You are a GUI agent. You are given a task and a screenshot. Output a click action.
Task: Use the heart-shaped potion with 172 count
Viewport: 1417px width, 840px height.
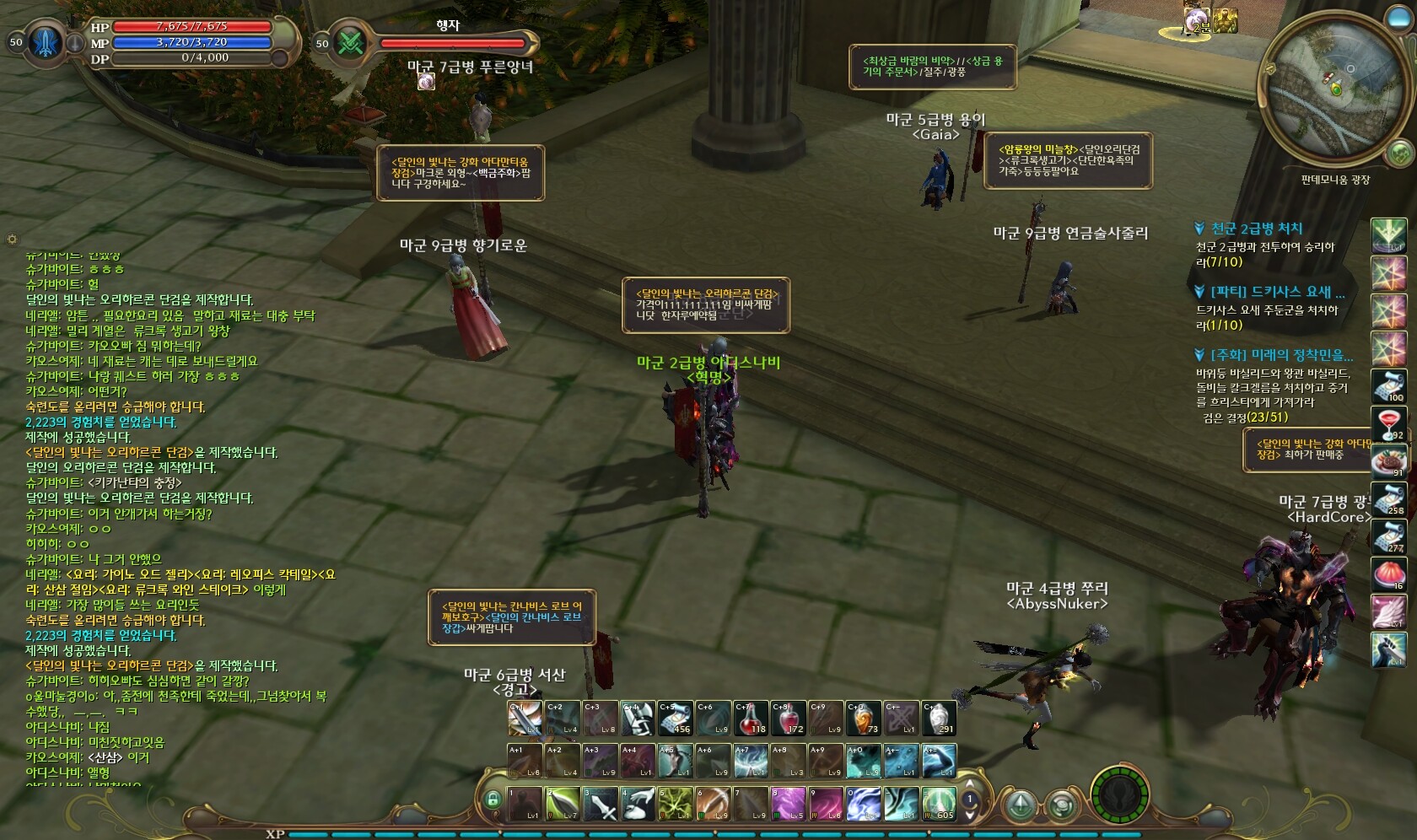(x=788, y=718)
